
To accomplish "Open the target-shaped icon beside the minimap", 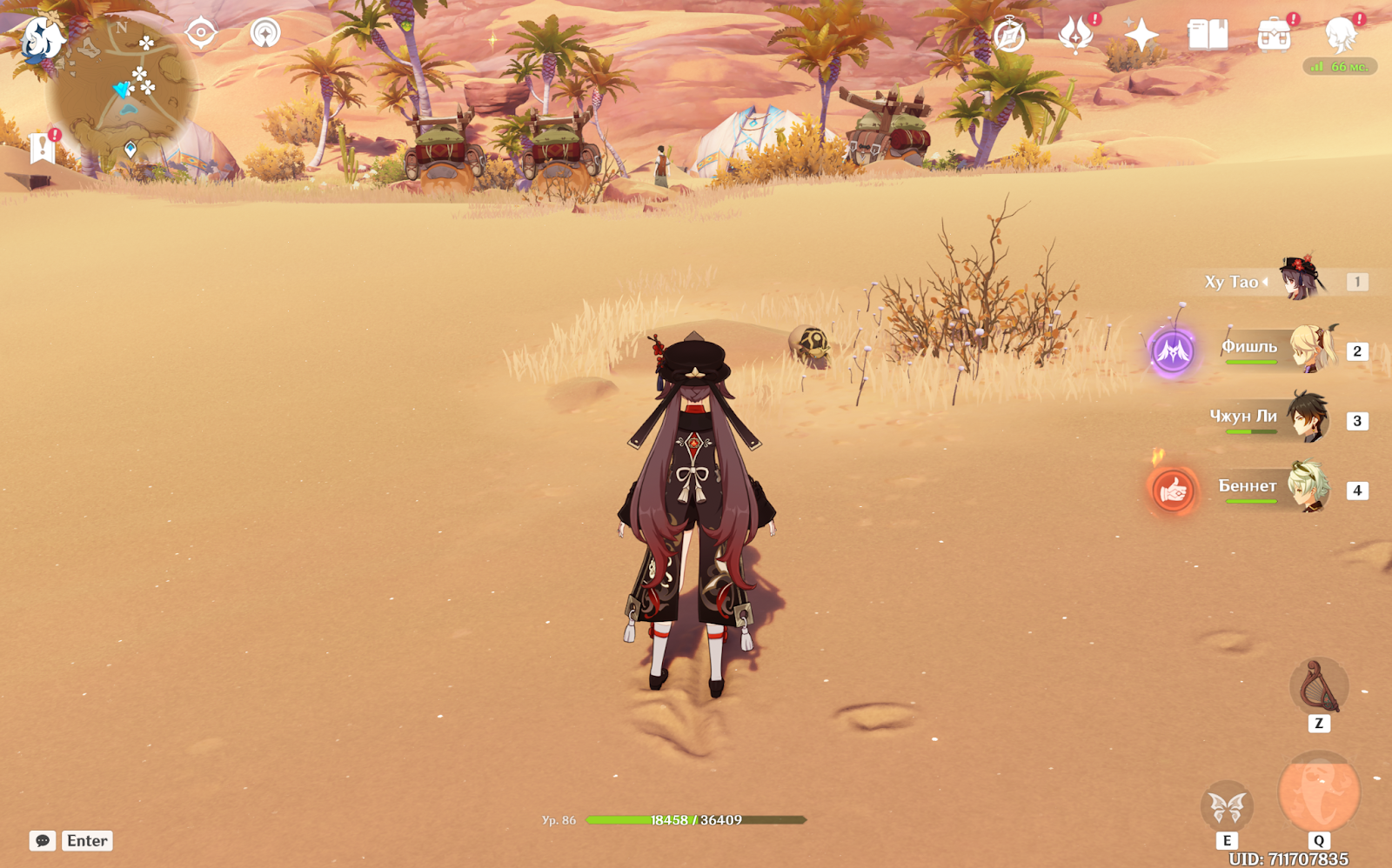I will coord(201,33).
